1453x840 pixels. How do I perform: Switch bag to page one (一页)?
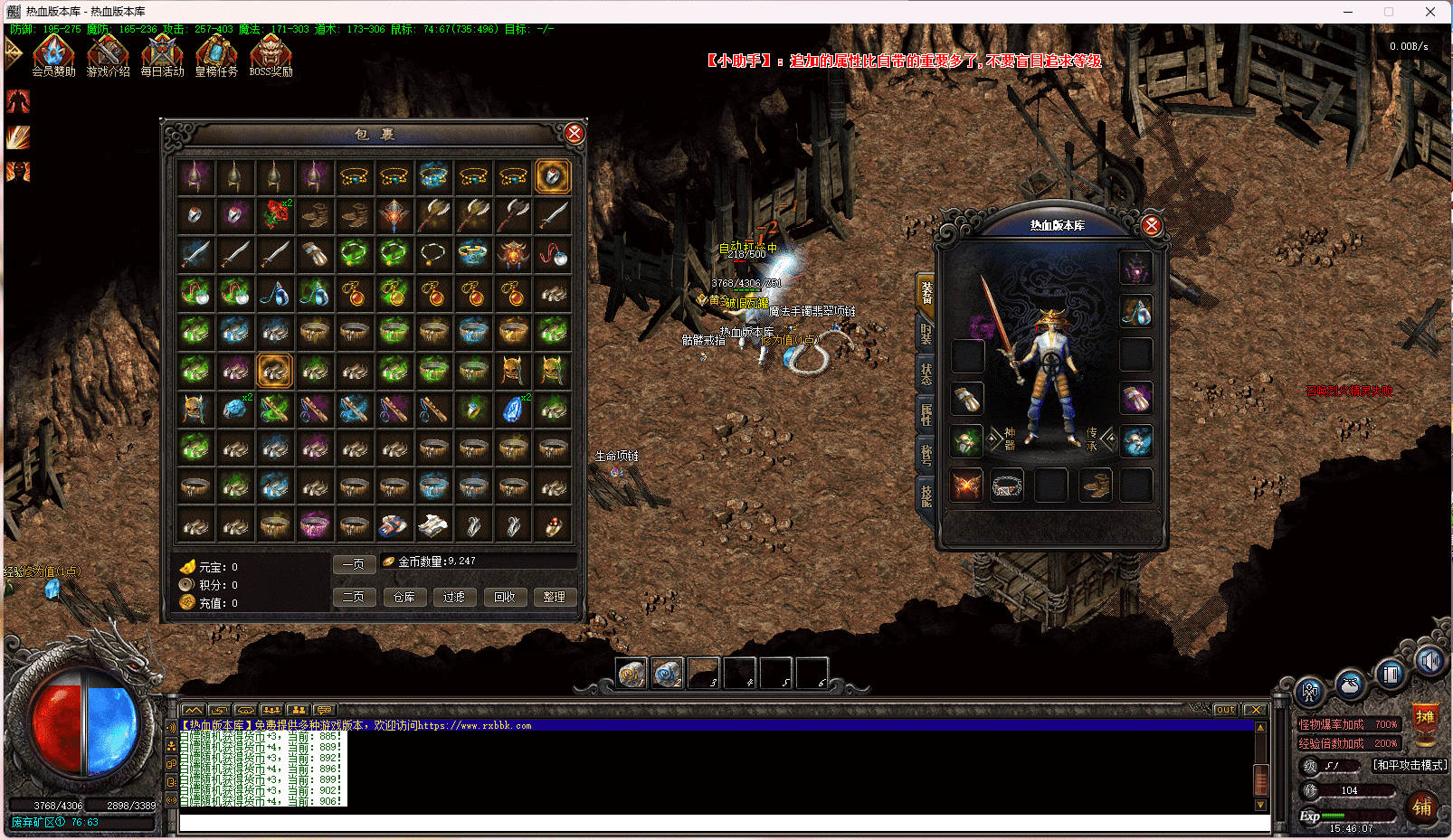354,564
